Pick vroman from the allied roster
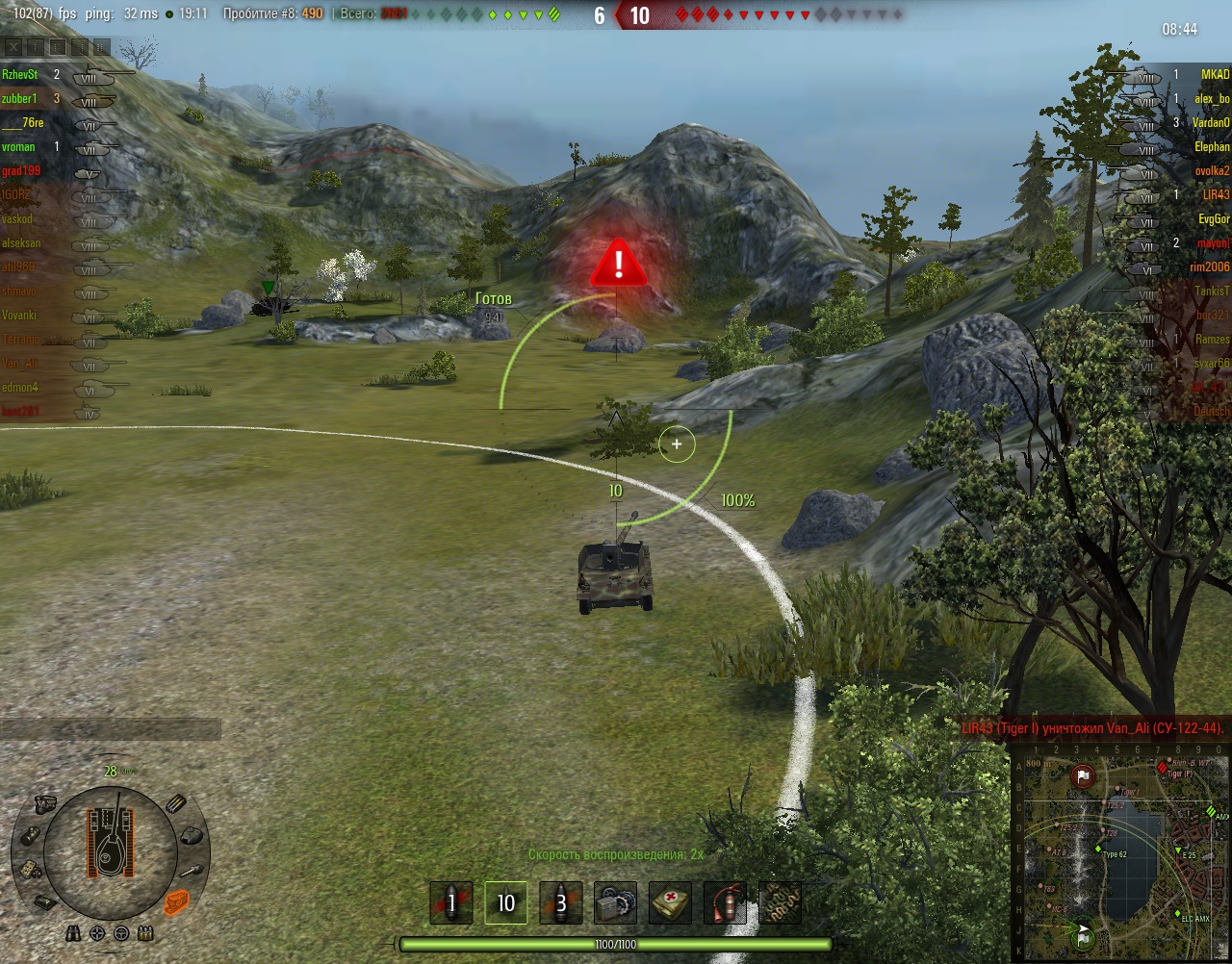Screen dimensions: 1232x964 pos(19,146)
